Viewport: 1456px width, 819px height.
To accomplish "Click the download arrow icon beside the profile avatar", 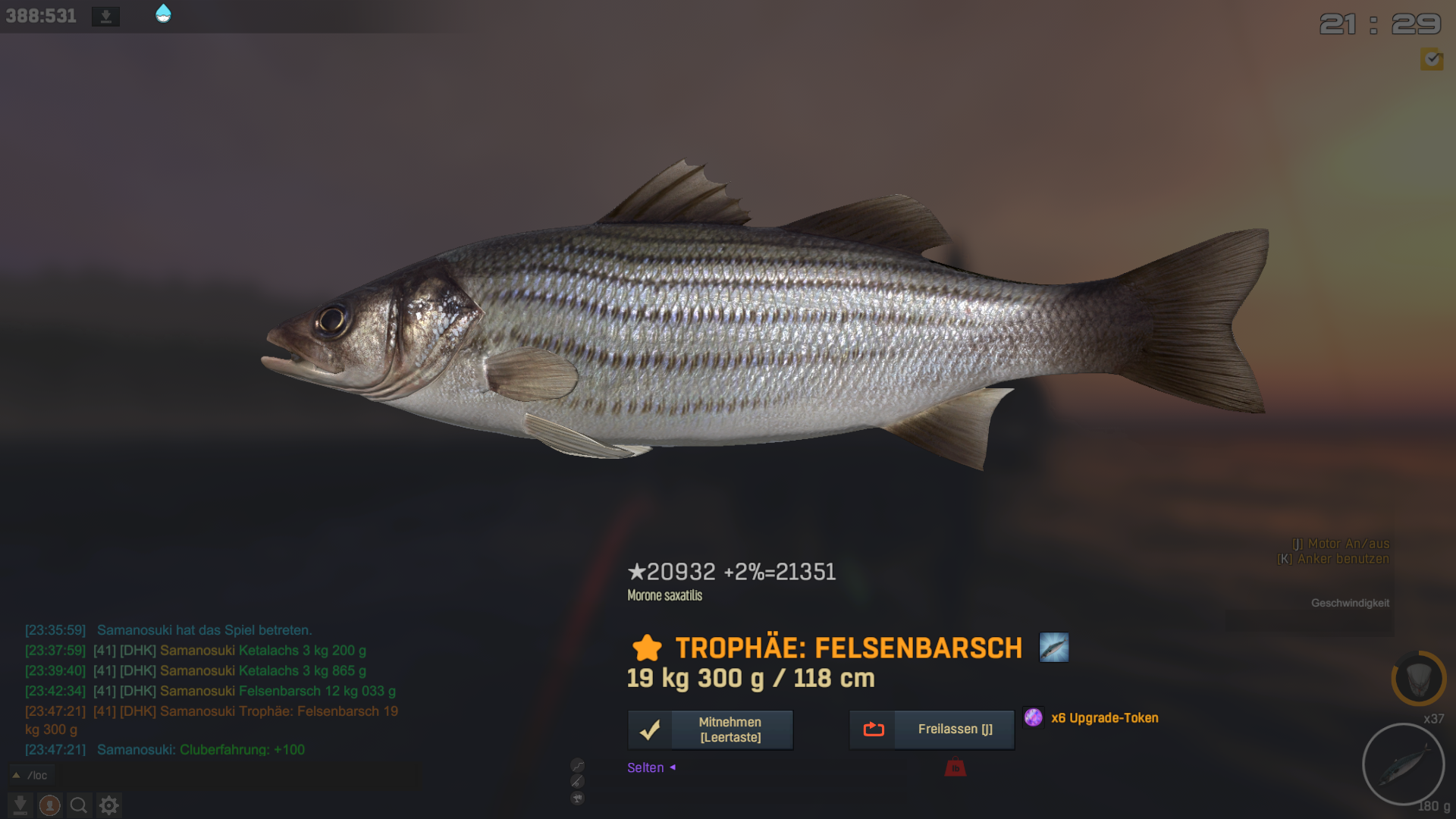I will [x=20, y=805].
